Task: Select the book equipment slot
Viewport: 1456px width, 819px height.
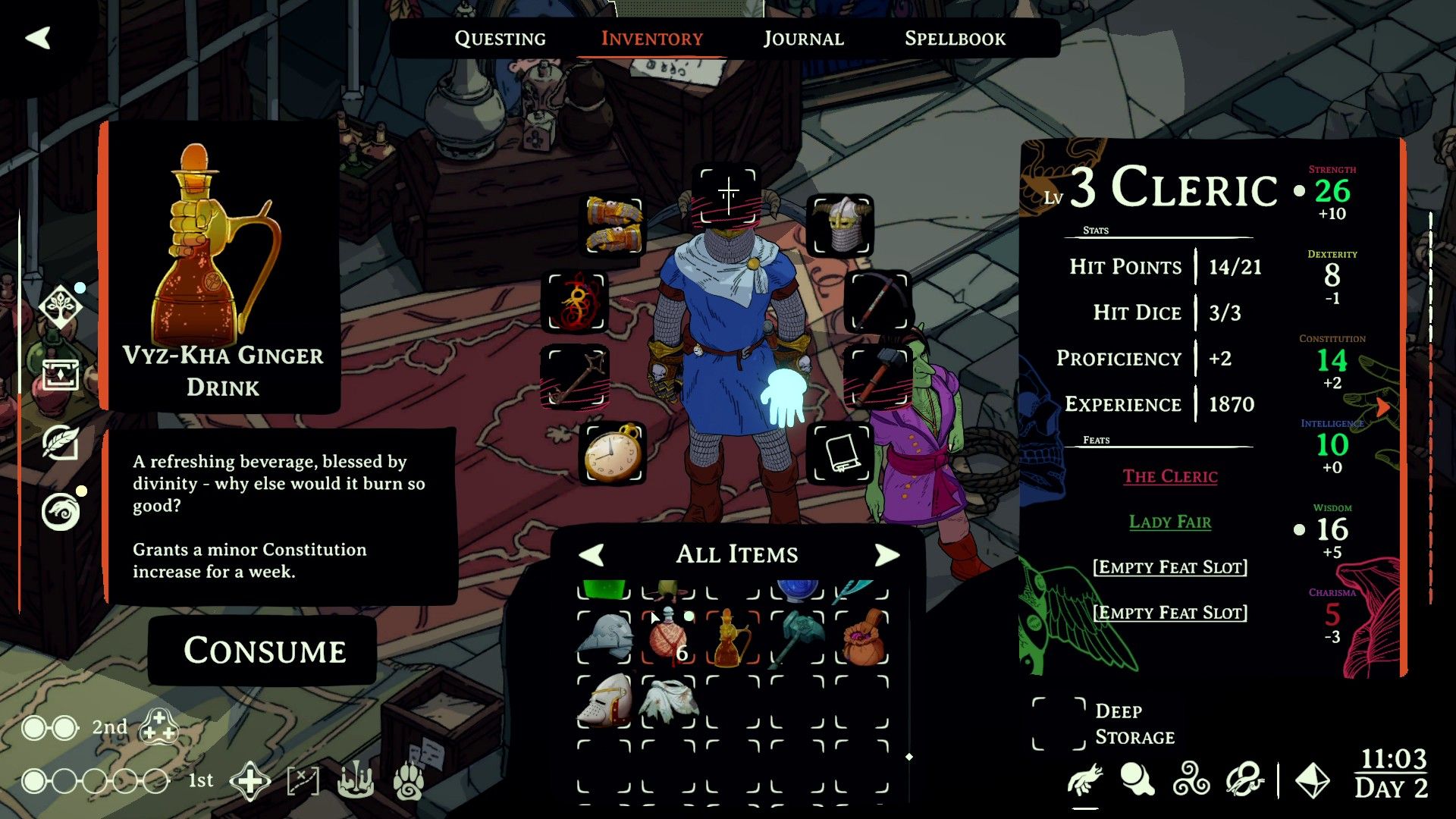Action: (x=841, y=453)
